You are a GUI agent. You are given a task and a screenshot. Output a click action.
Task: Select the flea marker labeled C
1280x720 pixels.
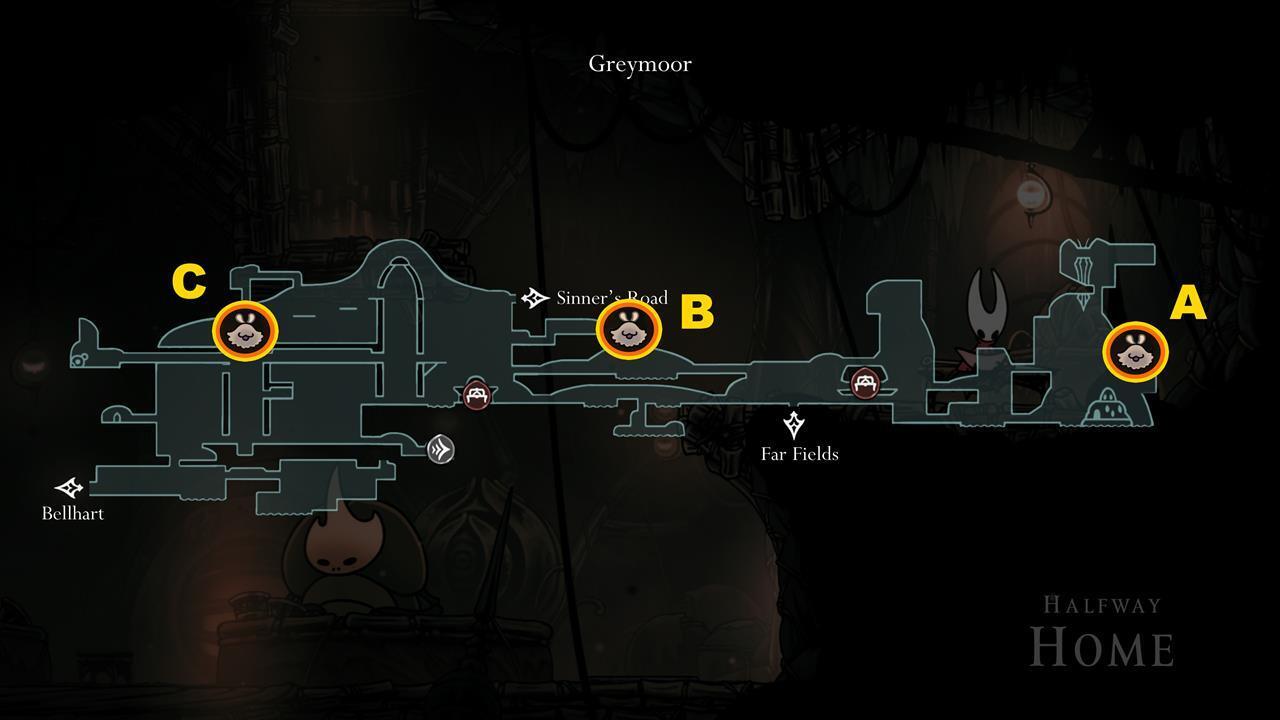click(245, 329)
